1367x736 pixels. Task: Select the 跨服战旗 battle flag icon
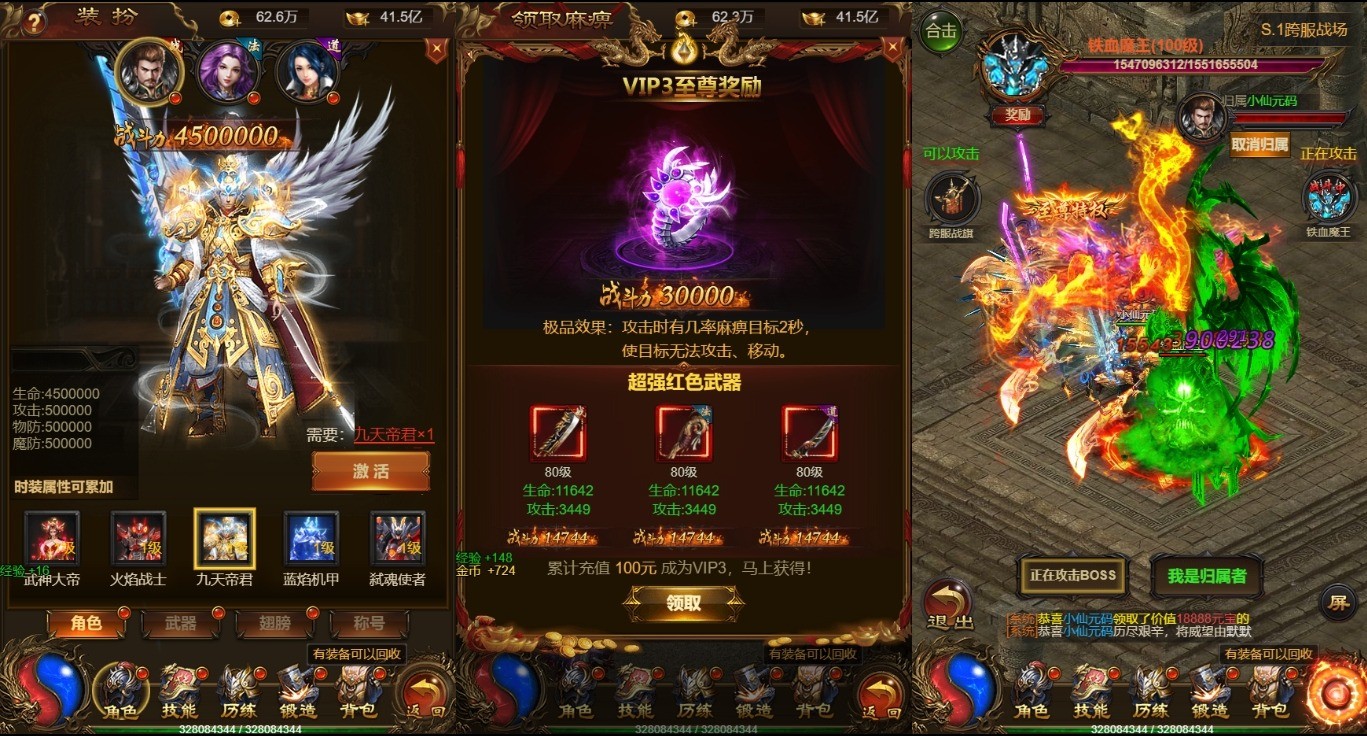pyautogui.click(x=951, y=201)
